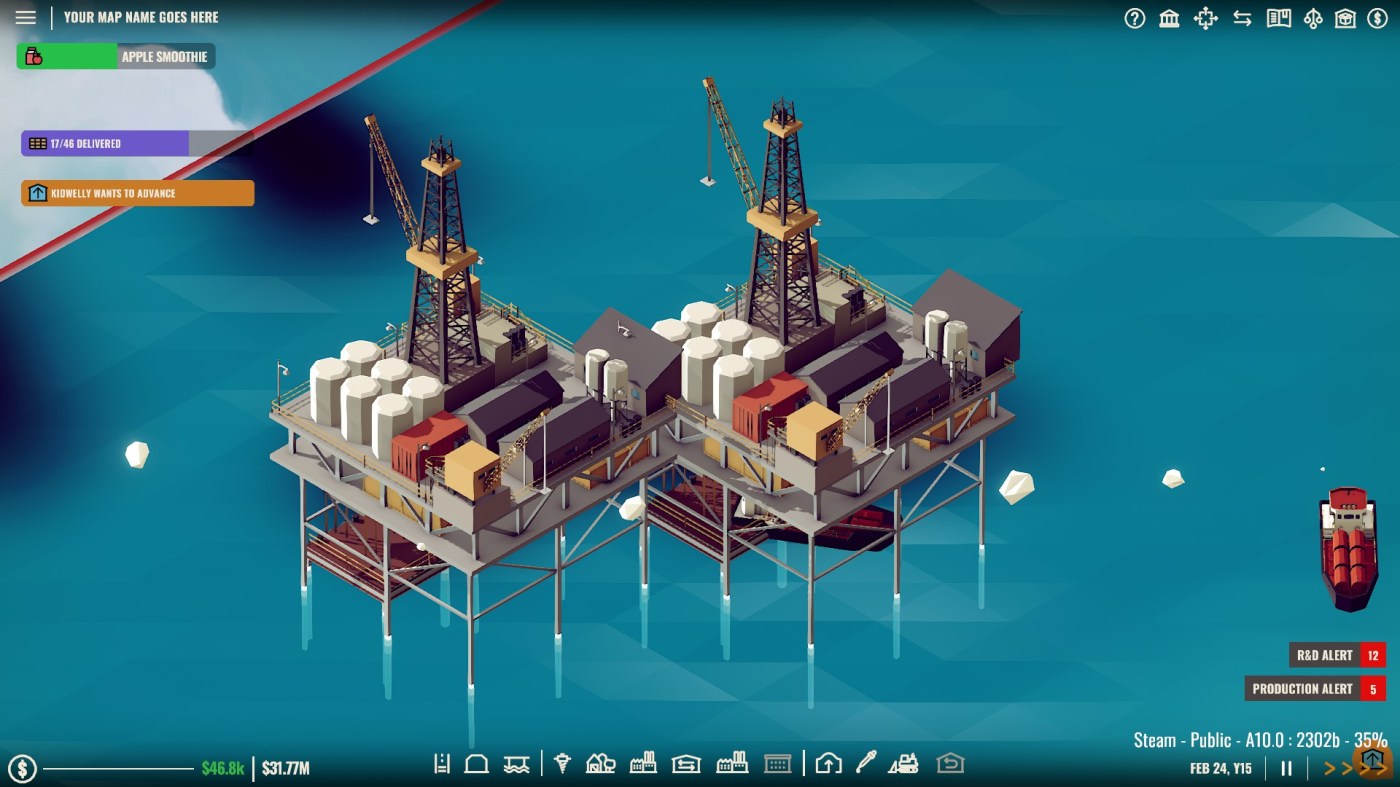Select the Shop placement tool

tap(779, 763)
